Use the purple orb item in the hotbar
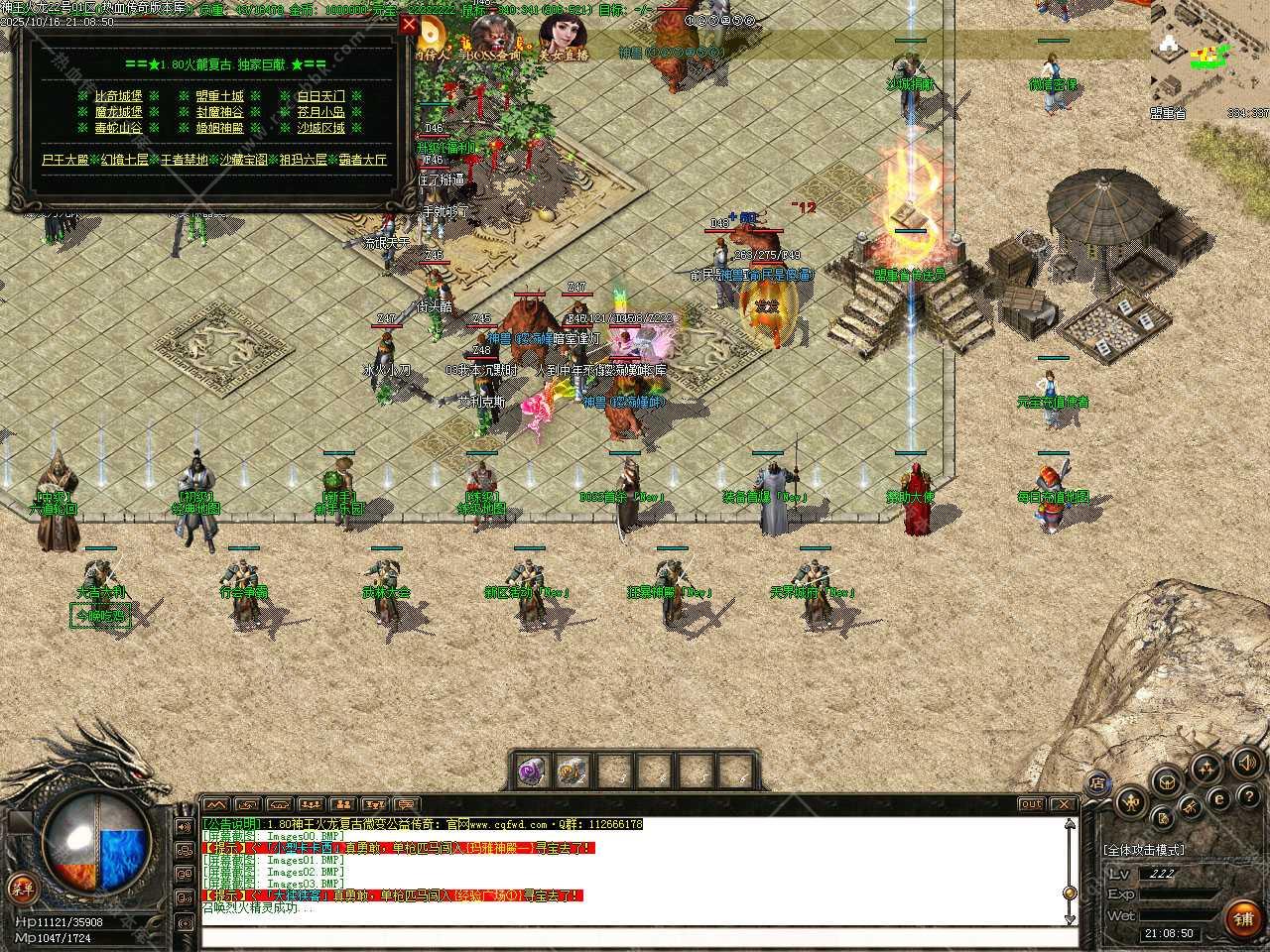 click(533, 771)
